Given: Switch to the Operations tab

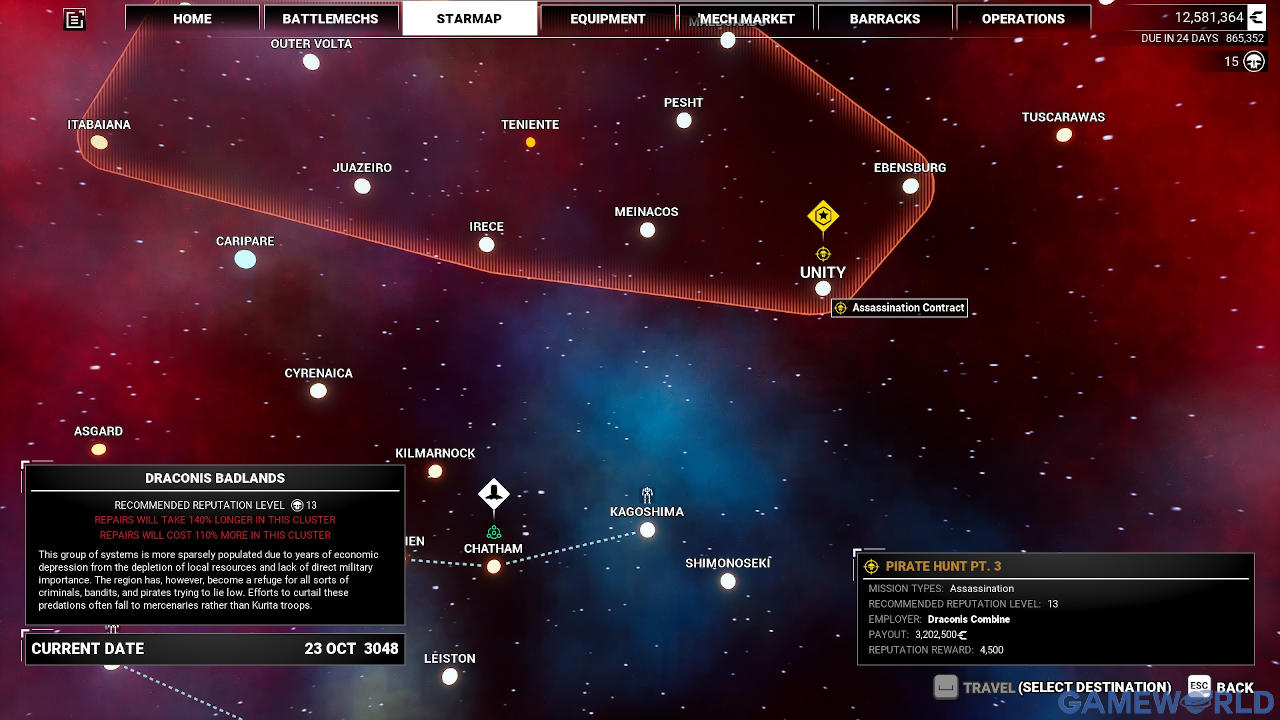Looking at the screenshot, I should tap(1023, 19).
